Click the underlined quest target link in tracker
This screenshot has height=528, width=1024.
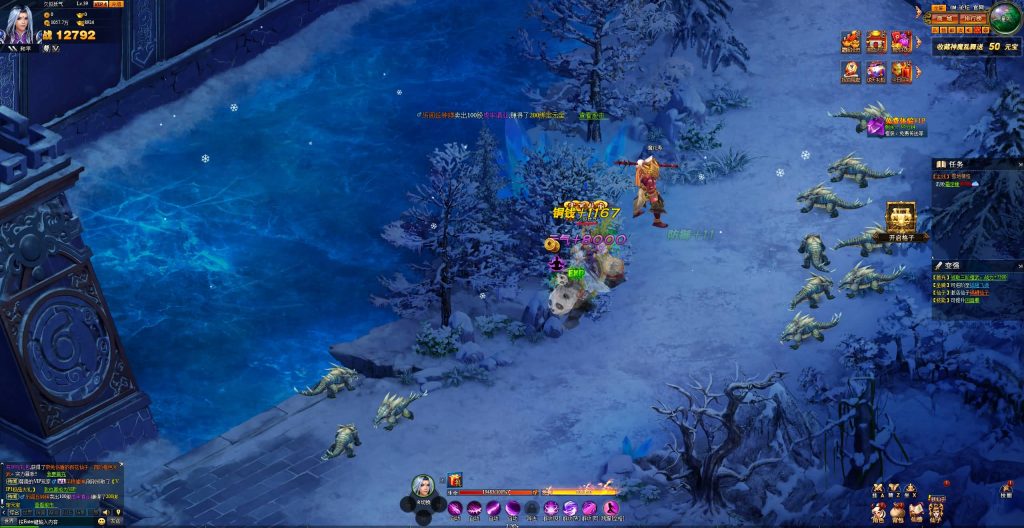click(953, 185)
